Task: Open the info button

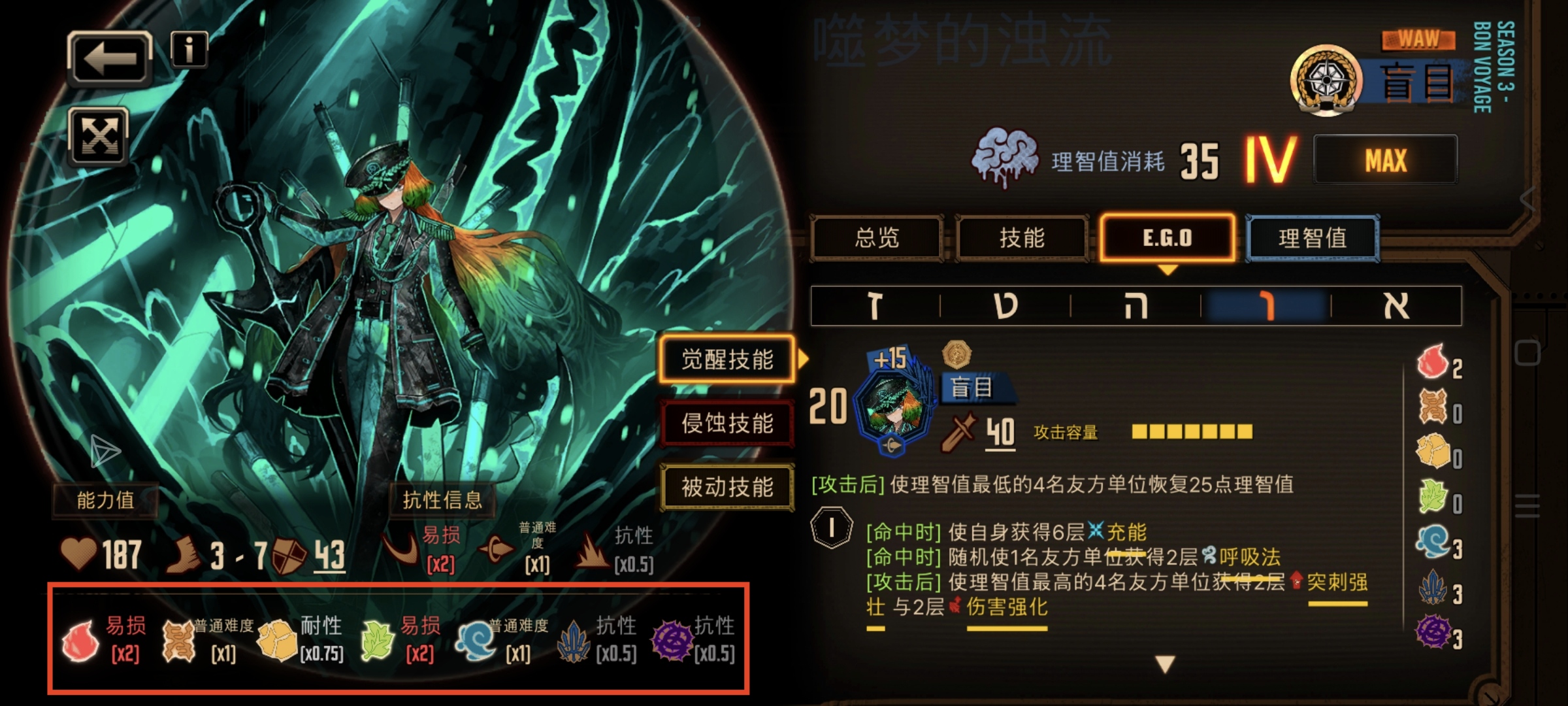Action: click(189, 50)
